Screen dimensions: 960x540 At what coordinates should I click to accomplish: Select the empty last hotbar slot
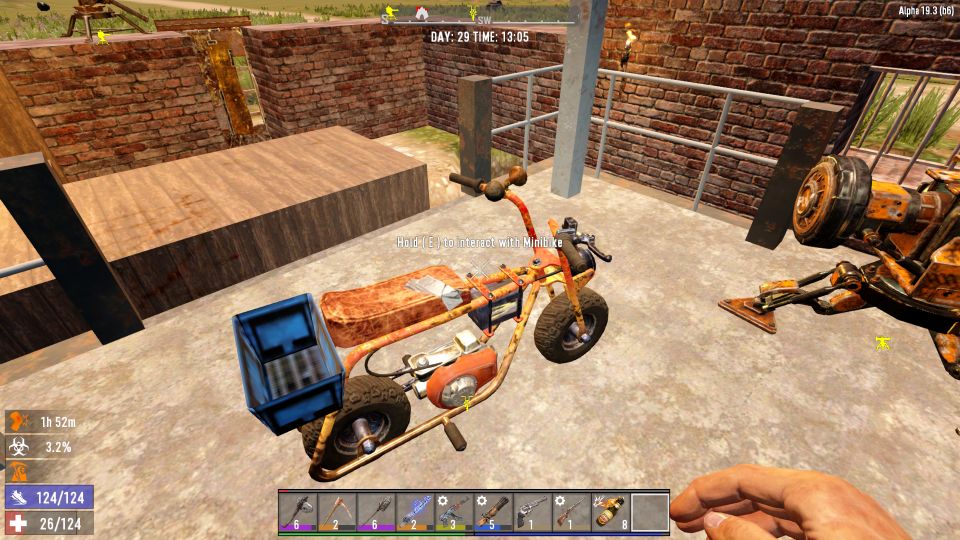click(x=649, y=513)
